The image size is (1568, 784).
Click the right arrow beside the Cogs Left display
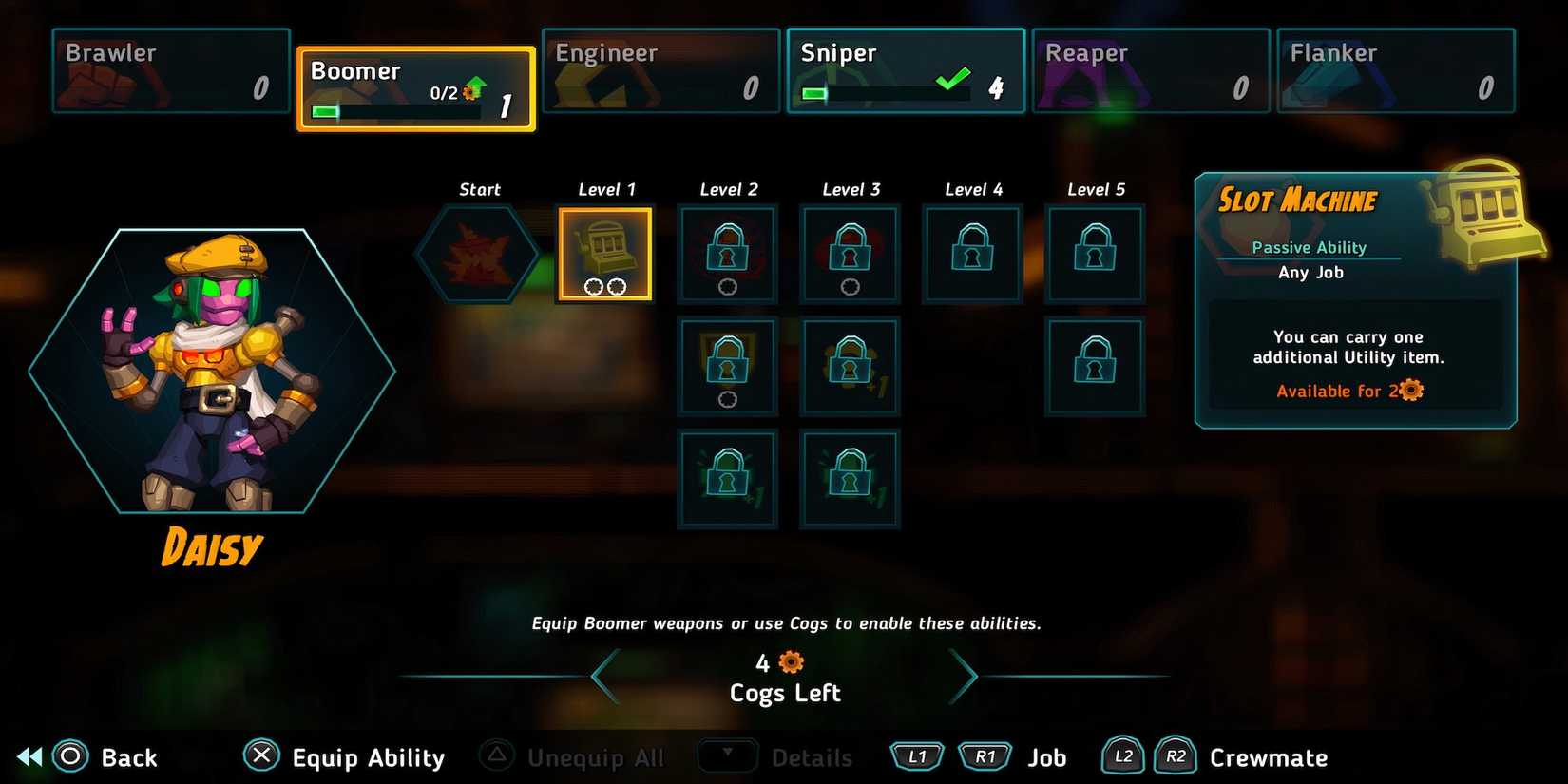coord(967,676)
